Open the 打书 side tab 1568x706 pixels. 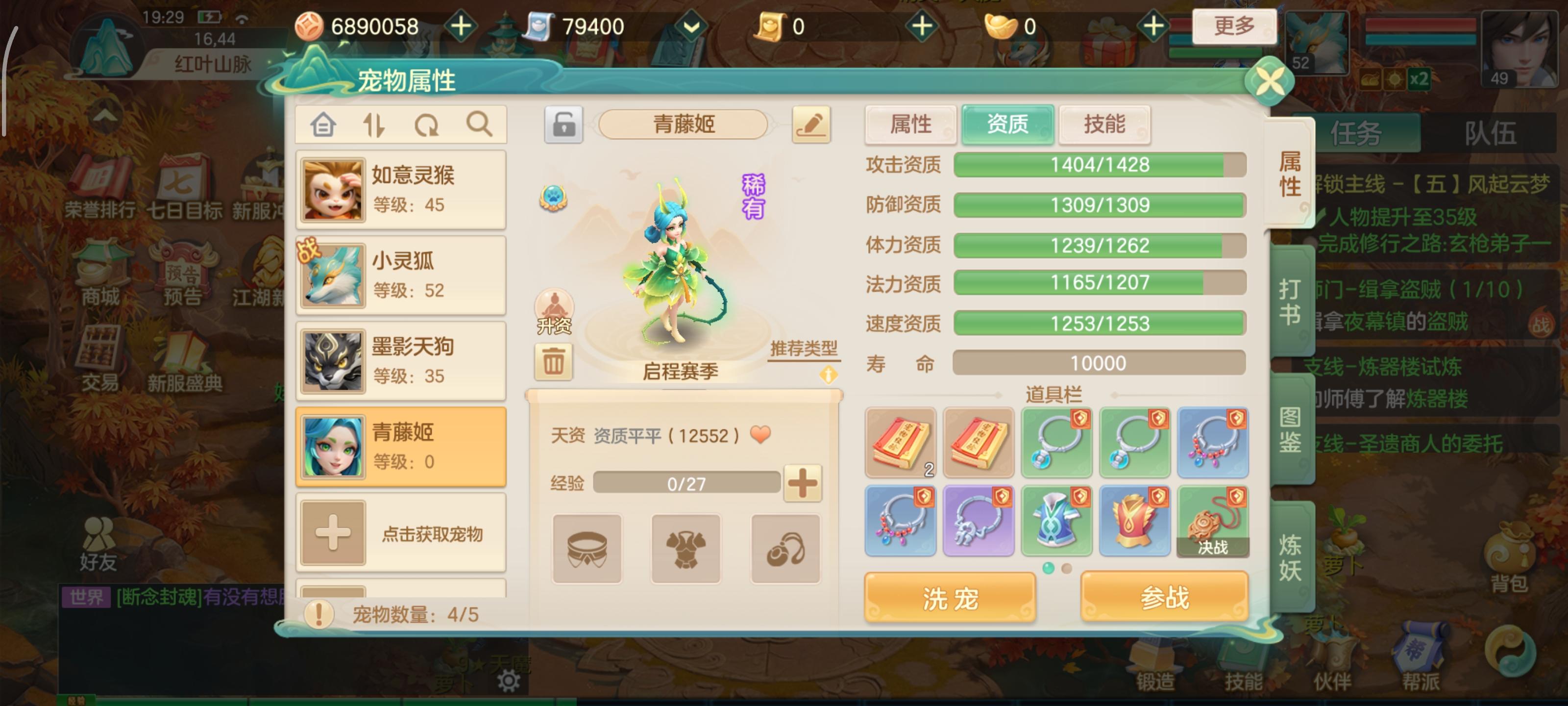pos(1292,301)
